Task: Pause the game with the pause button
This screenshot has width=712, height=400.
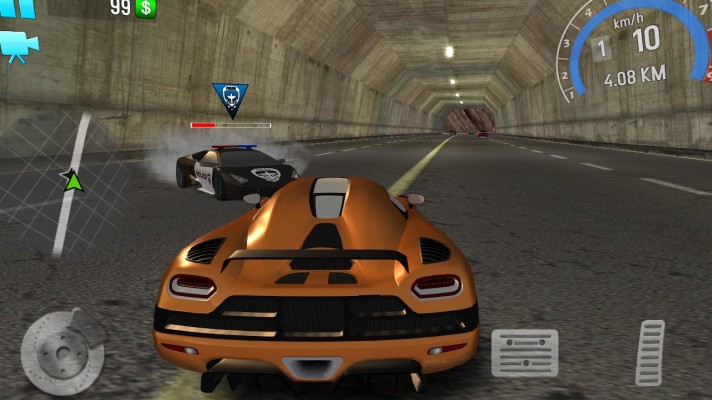Action: click(18, 7)
